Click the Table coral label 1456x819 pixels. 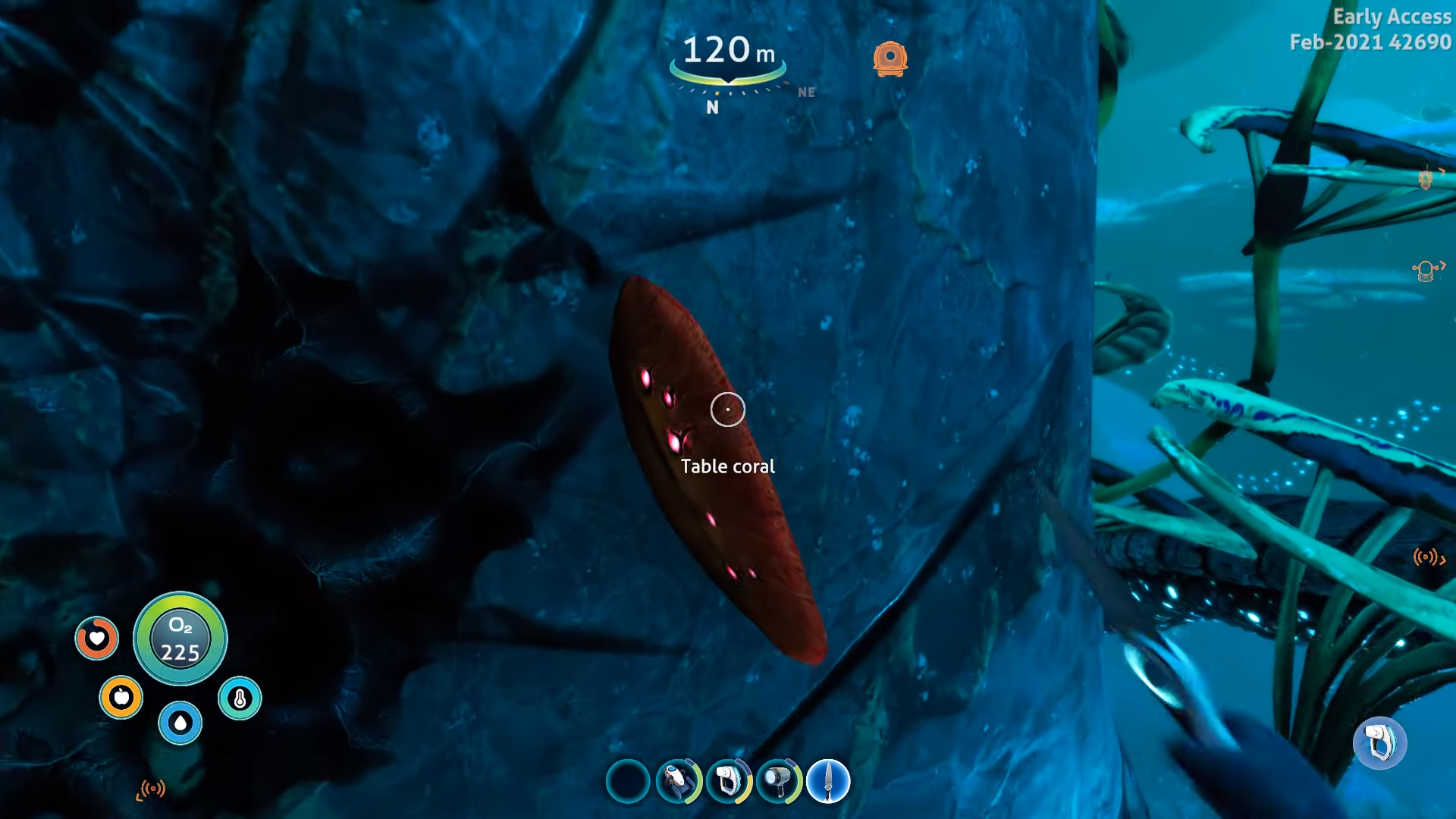(728, 466)
